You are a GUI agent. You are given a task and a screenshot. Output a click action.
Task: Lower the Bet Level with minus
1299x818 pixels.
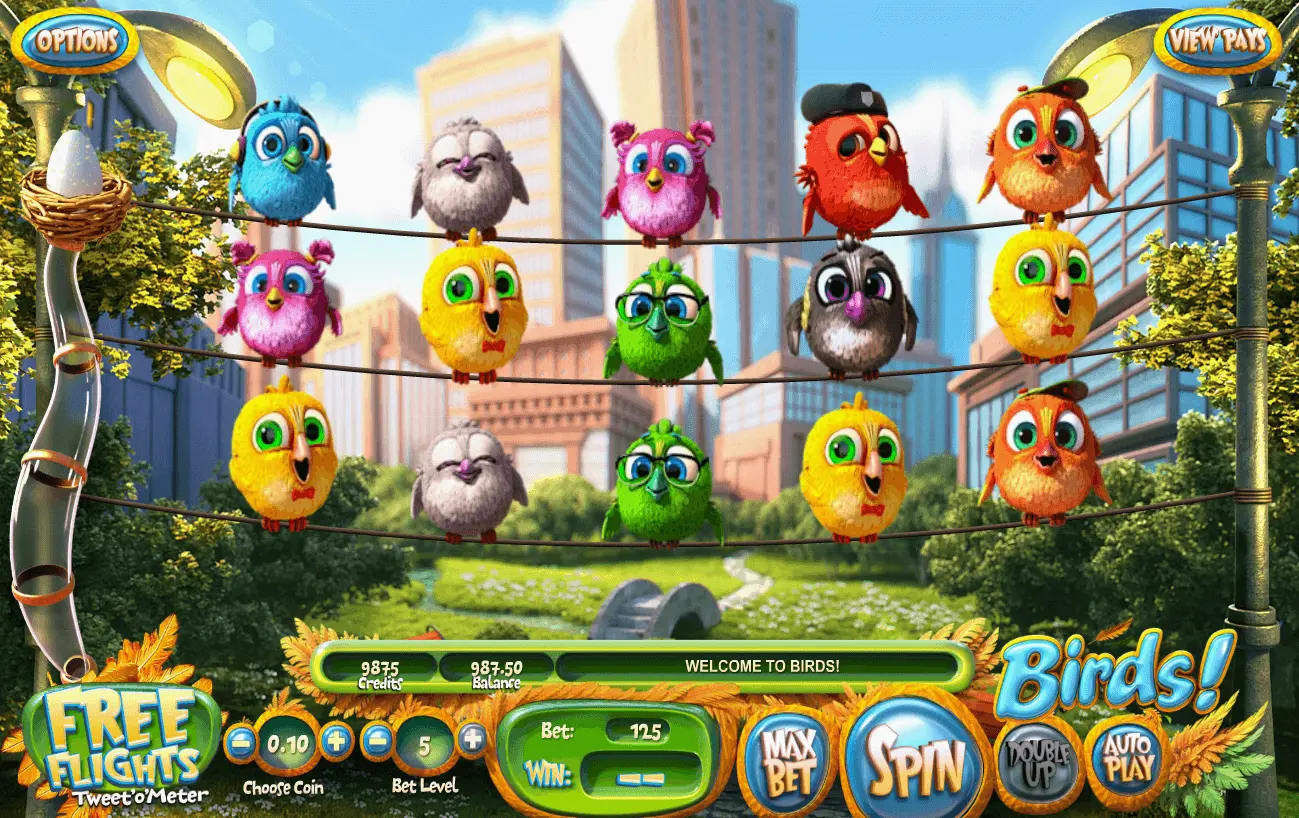376,741
